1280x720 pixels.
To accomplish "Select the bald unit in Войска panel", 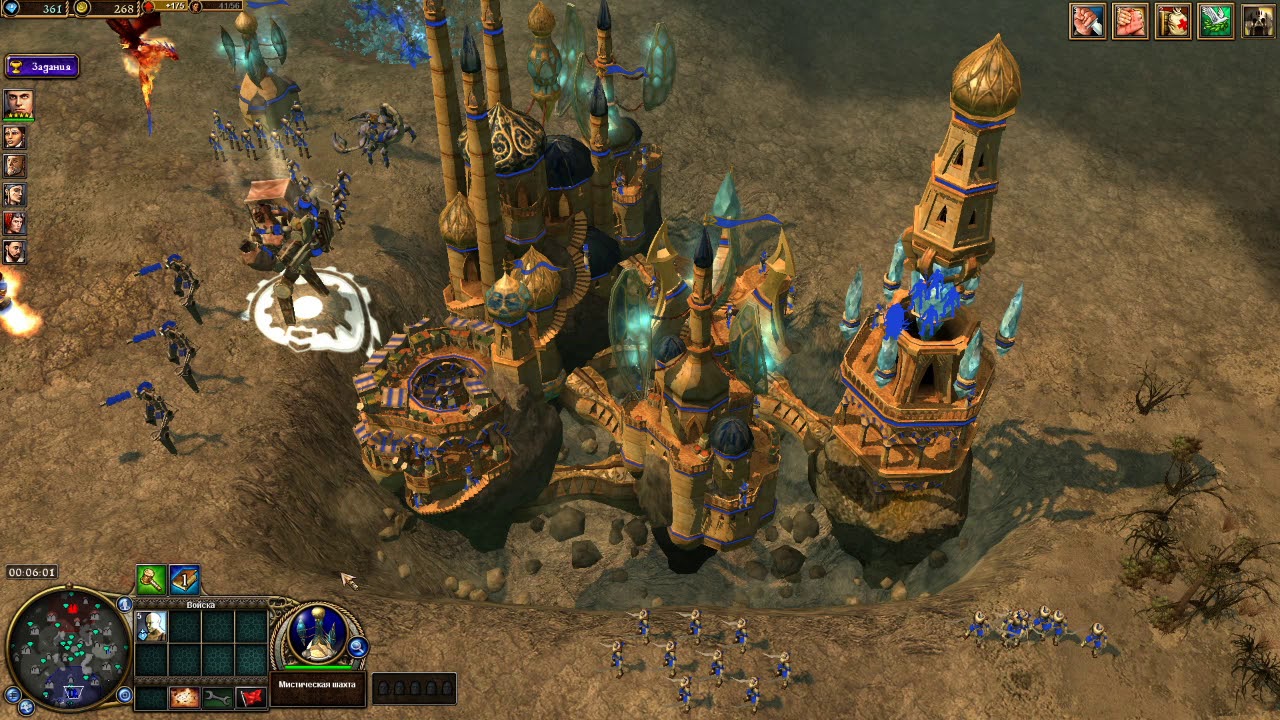I will (x=153, y=627).
